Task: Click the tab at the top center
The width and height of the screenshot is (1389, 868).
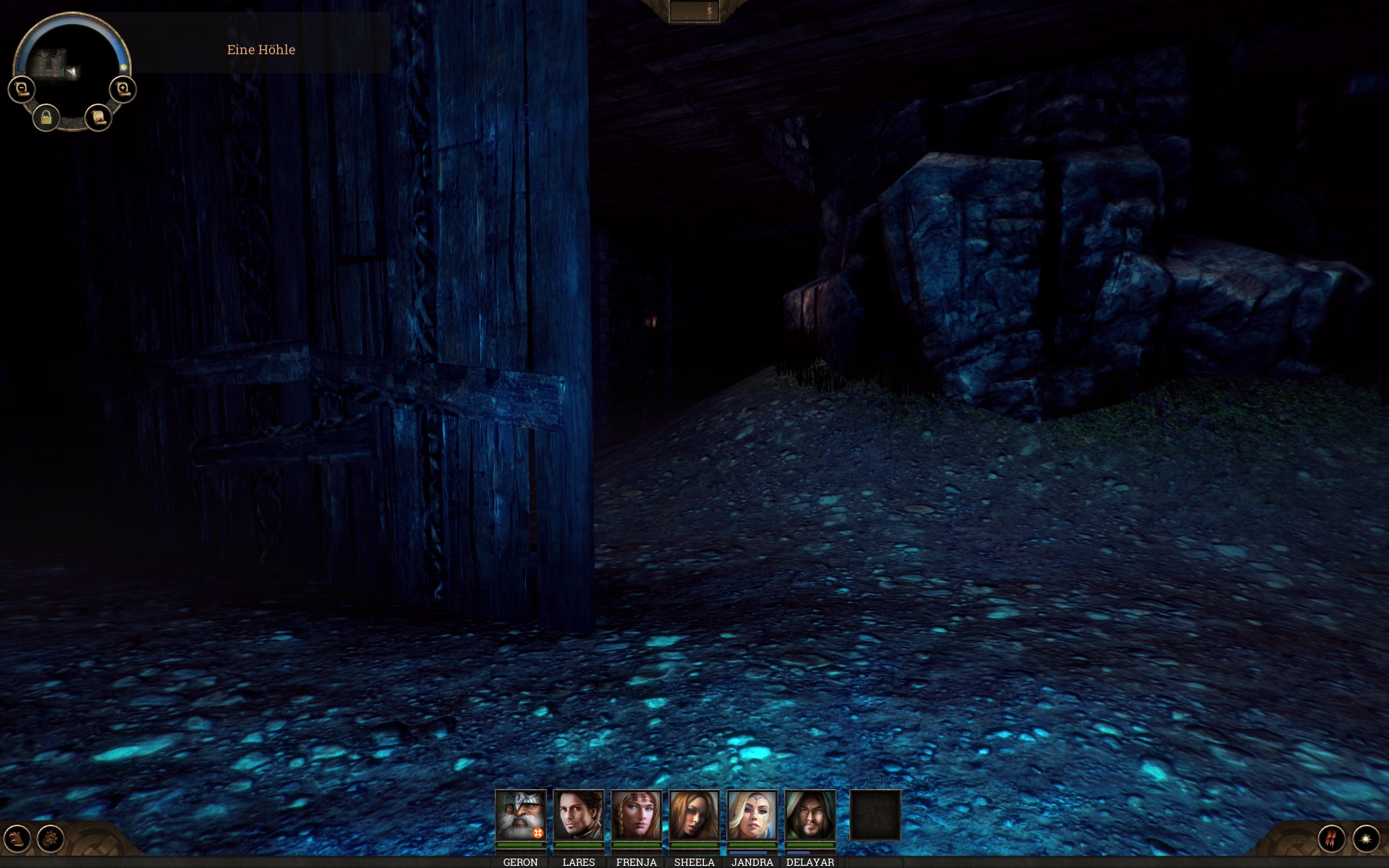Action: [694, 11]
